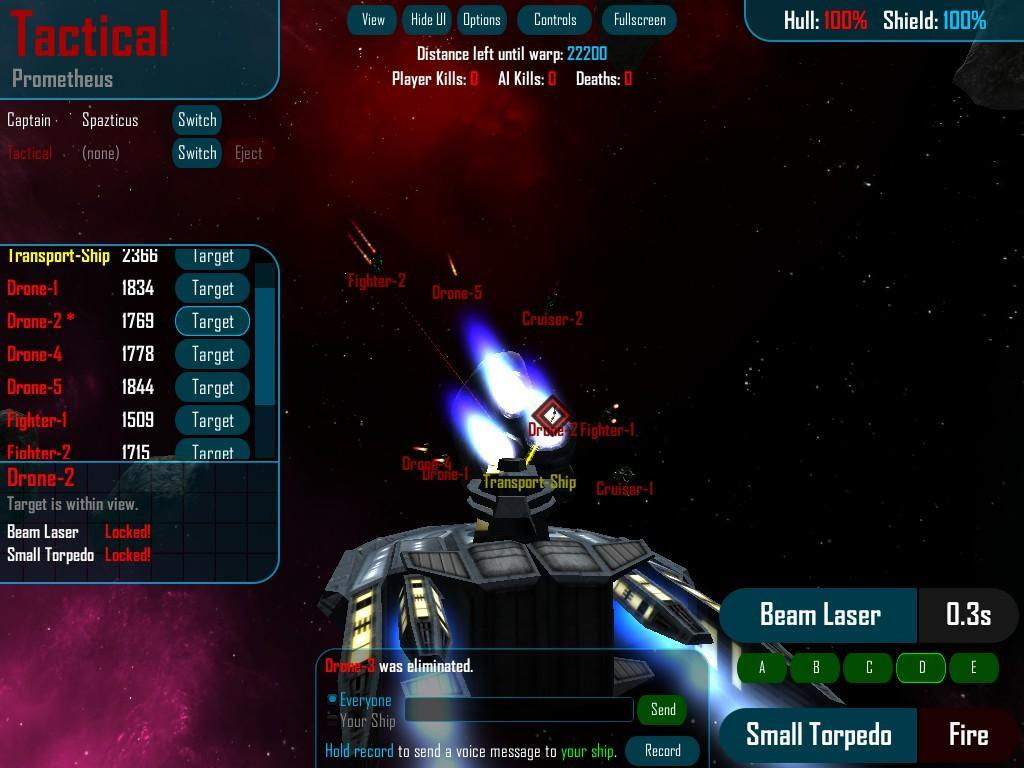1024x768 pixels.
Task: Select the Everyone chat channel
Action: click(x=334, y=700)
